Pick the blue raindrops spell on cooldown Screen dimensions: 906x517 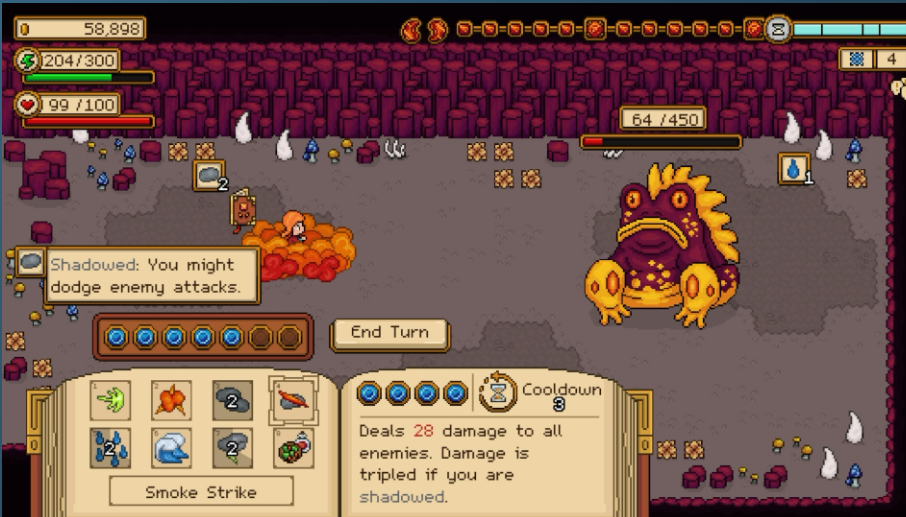pos(110,448)
